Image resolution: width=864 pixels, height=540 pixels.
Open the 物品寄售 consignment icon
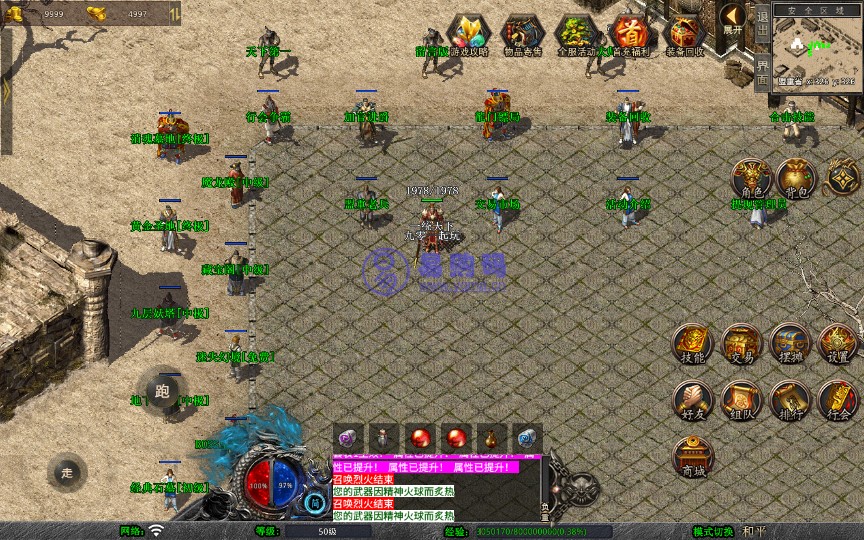[x=522, y=33]
